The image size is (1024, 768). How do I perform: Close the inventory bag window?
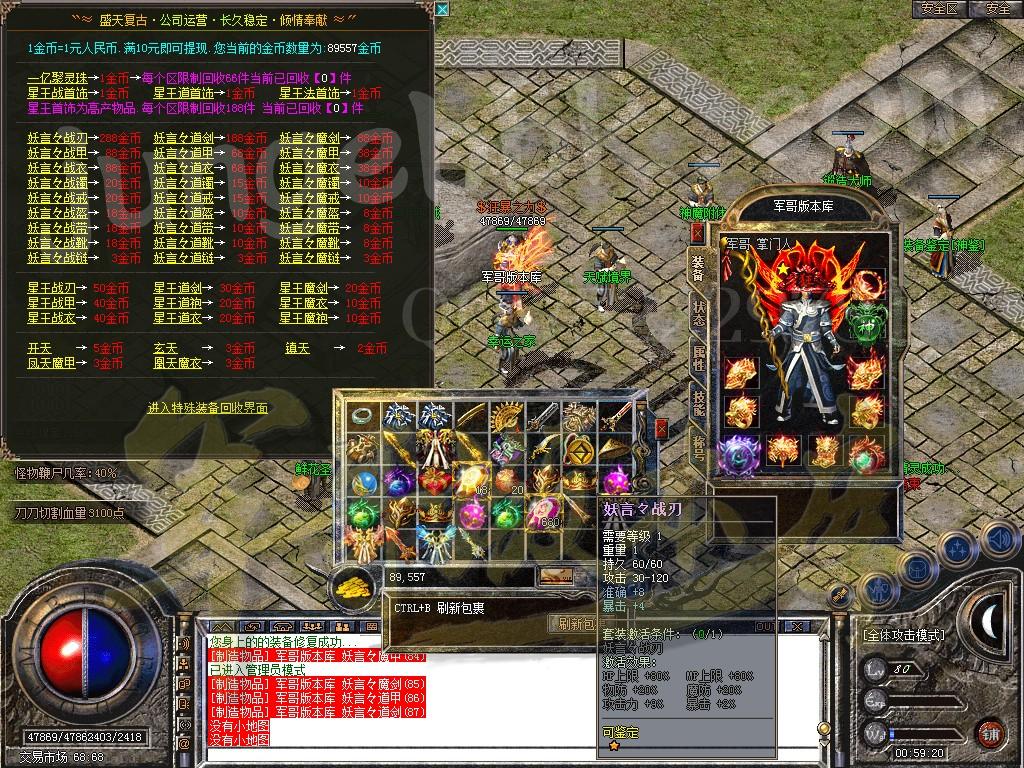pyautogui.click(x=661, y=428)
